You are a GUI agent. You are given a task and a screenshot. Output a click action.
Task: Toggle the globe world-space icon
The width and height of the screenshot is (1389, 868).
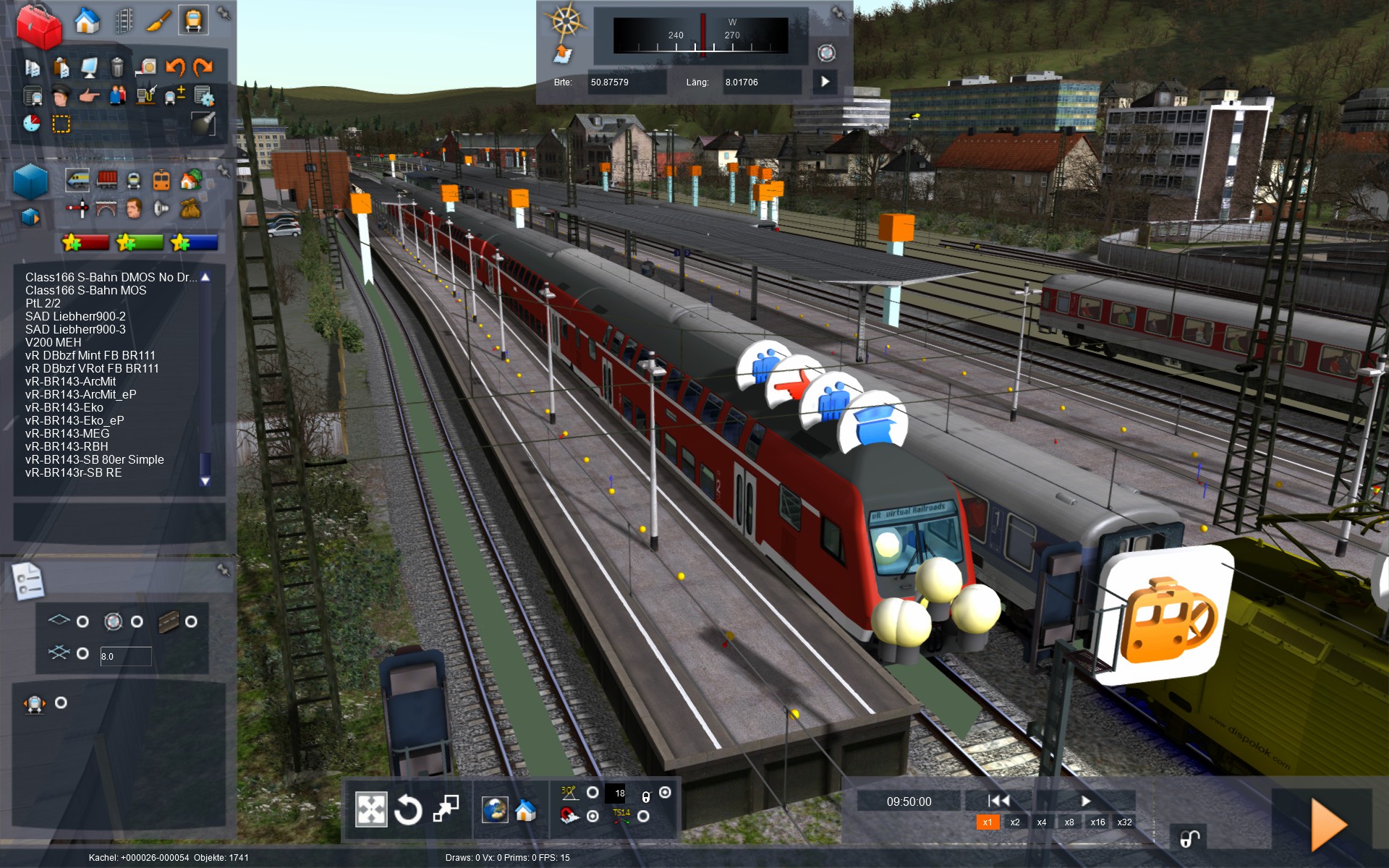coord(495,809)
